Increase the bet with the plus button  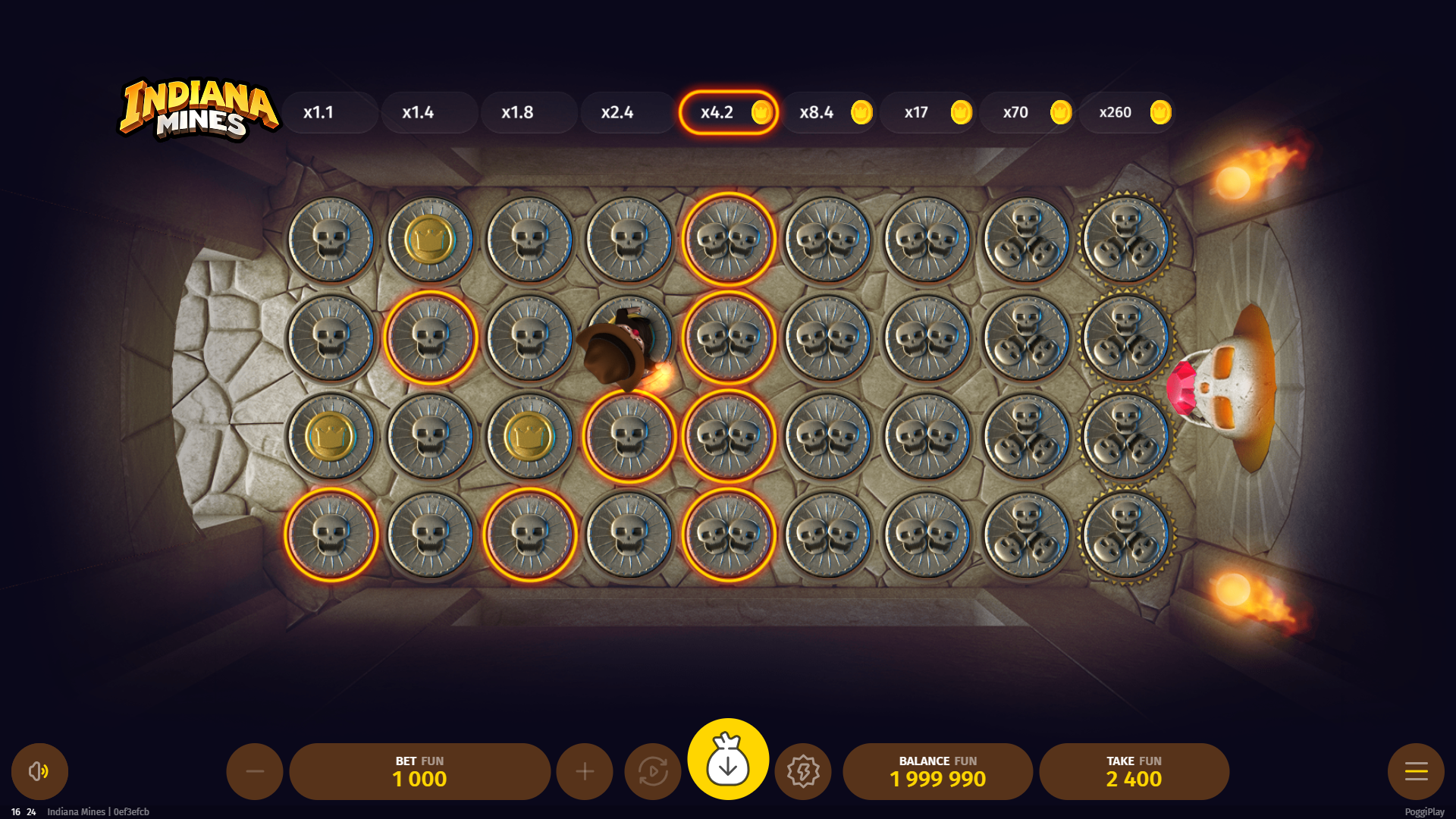coord(585,771)
